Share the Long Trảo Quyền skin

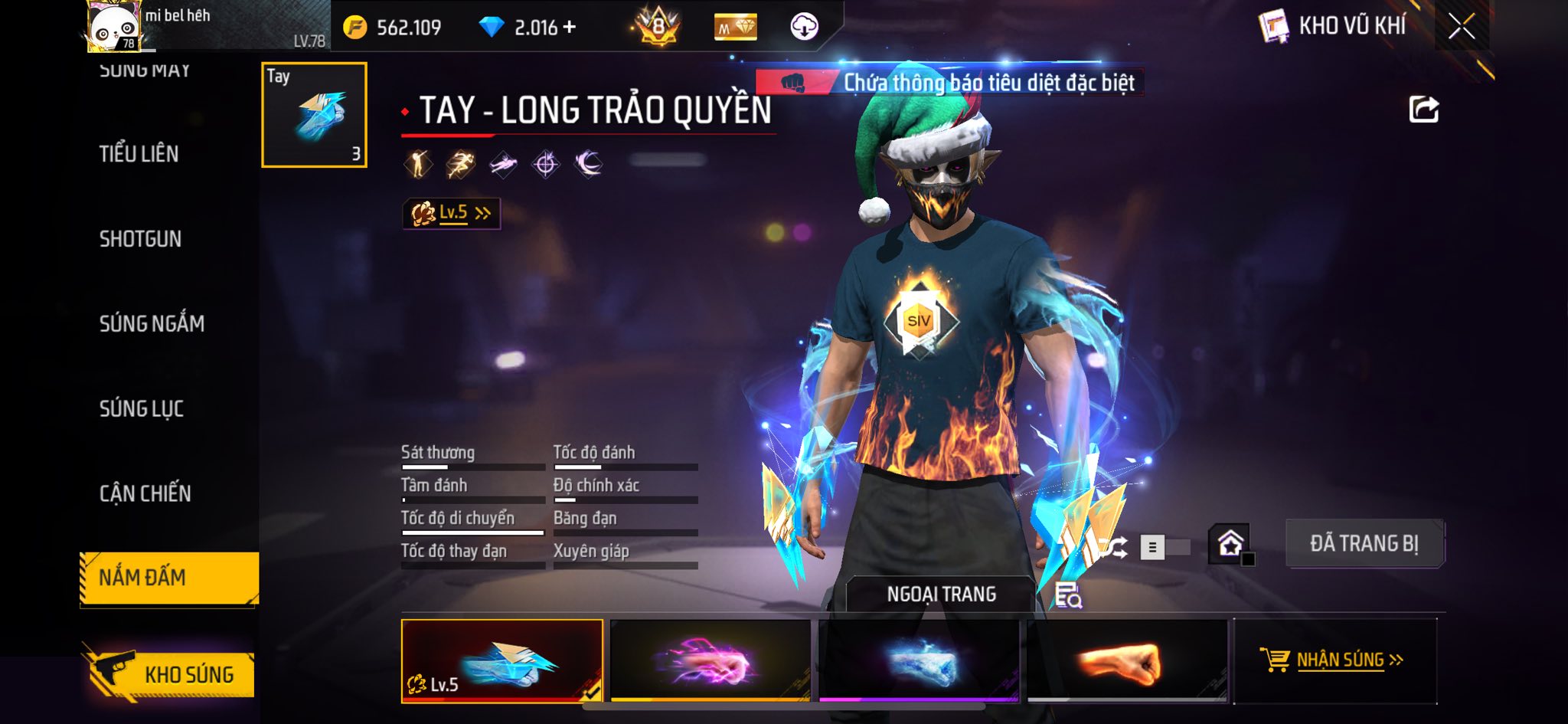pos(1423,110)
